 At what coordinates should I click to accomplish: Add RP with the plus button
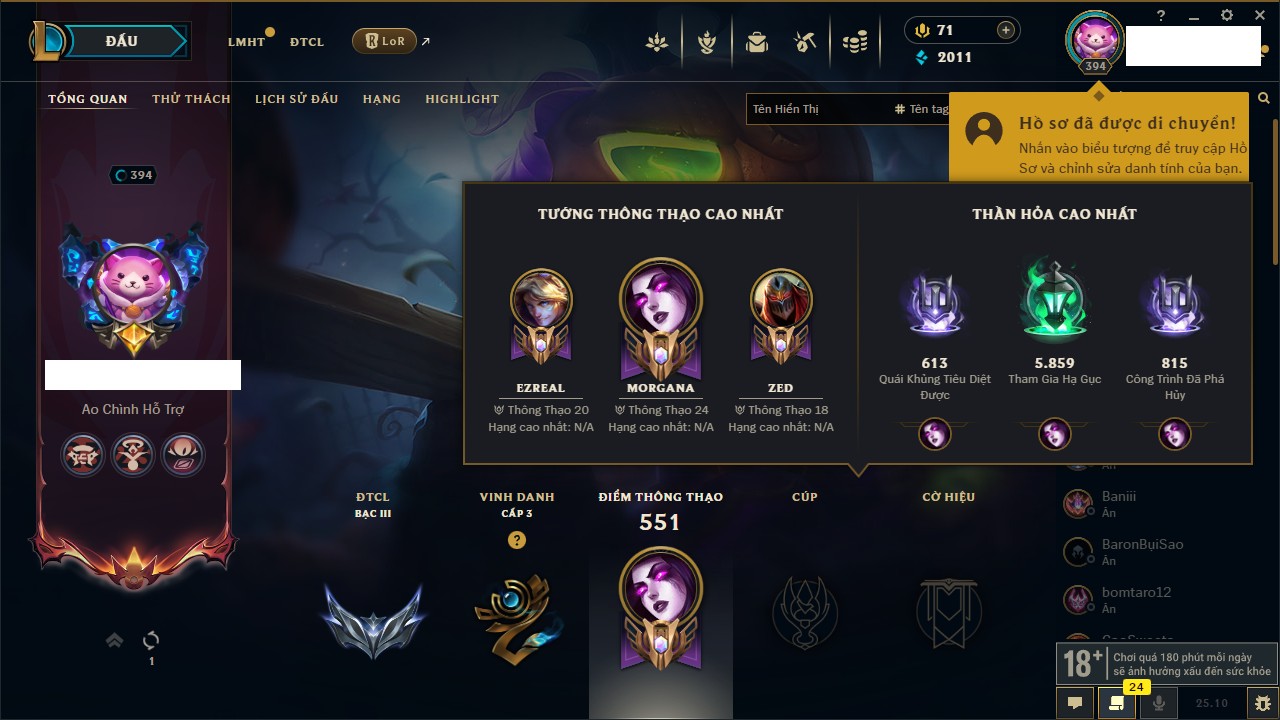click(x=1006, y=30)
